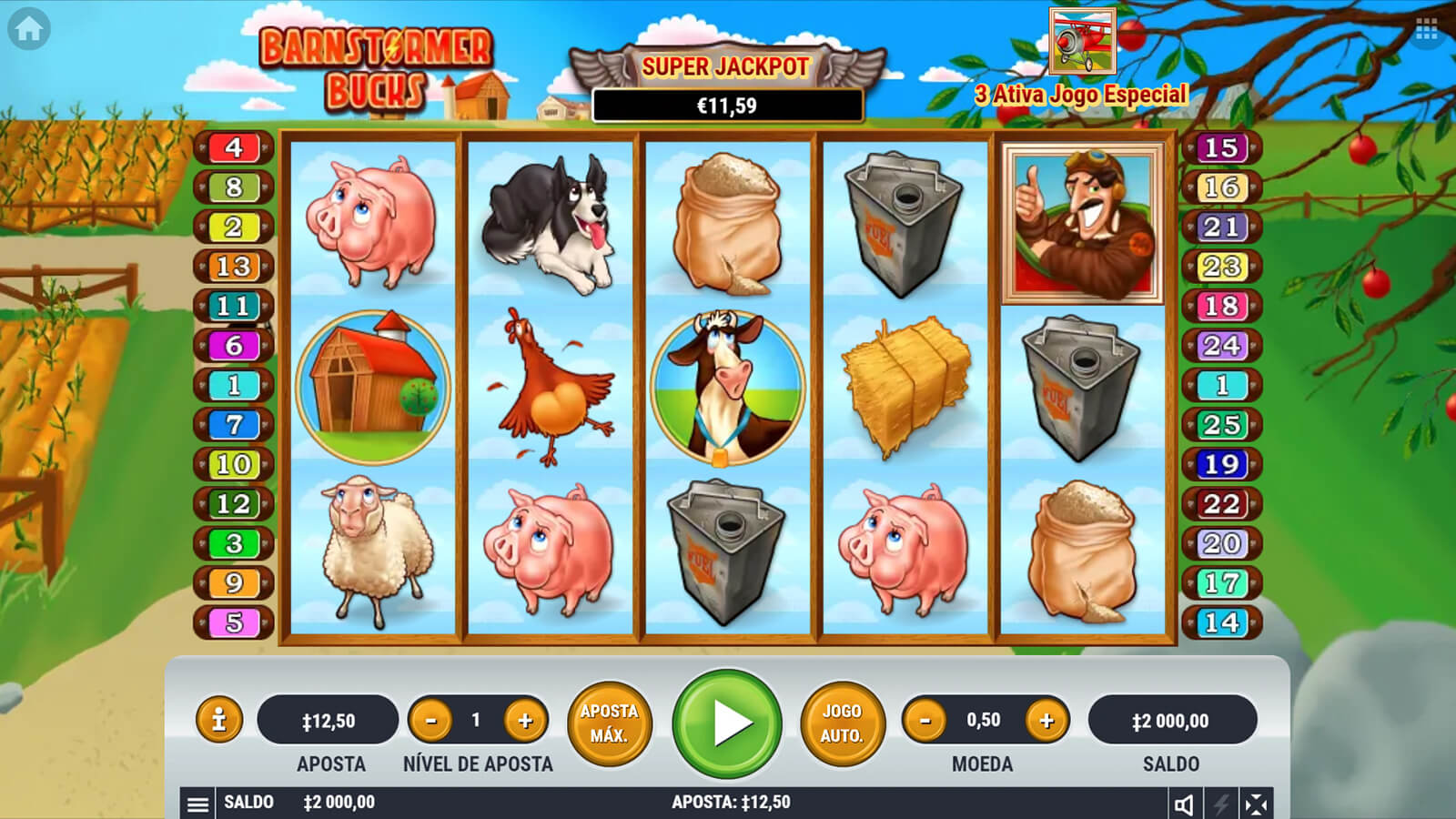The height and width of the screenshot is (819, 1456).
Task: Select payline 5 marker
Action: pos(234,622)
